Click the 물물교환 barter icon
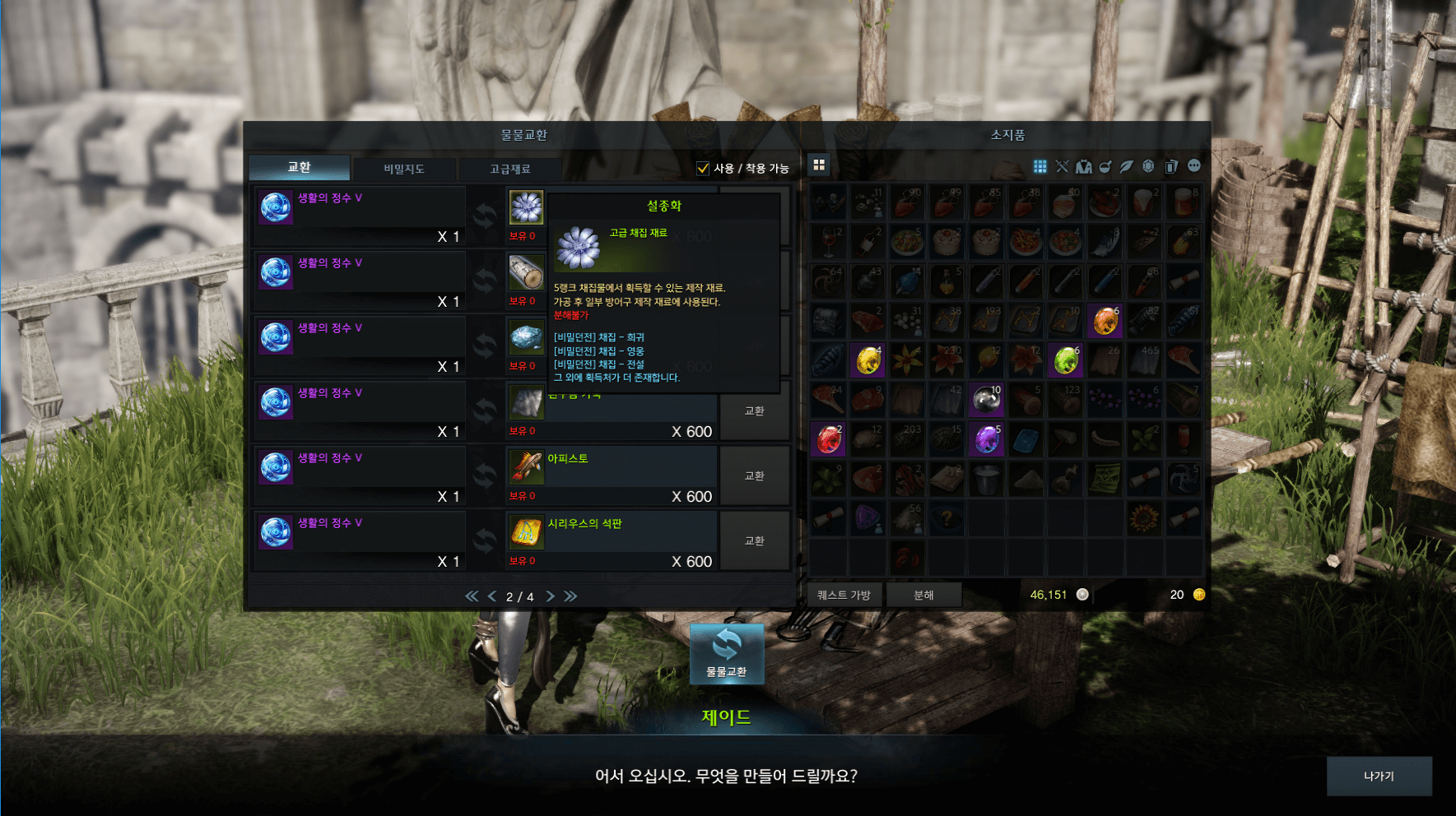The width and height of the screenshot is (1456, 816). (x=727, y=653)
